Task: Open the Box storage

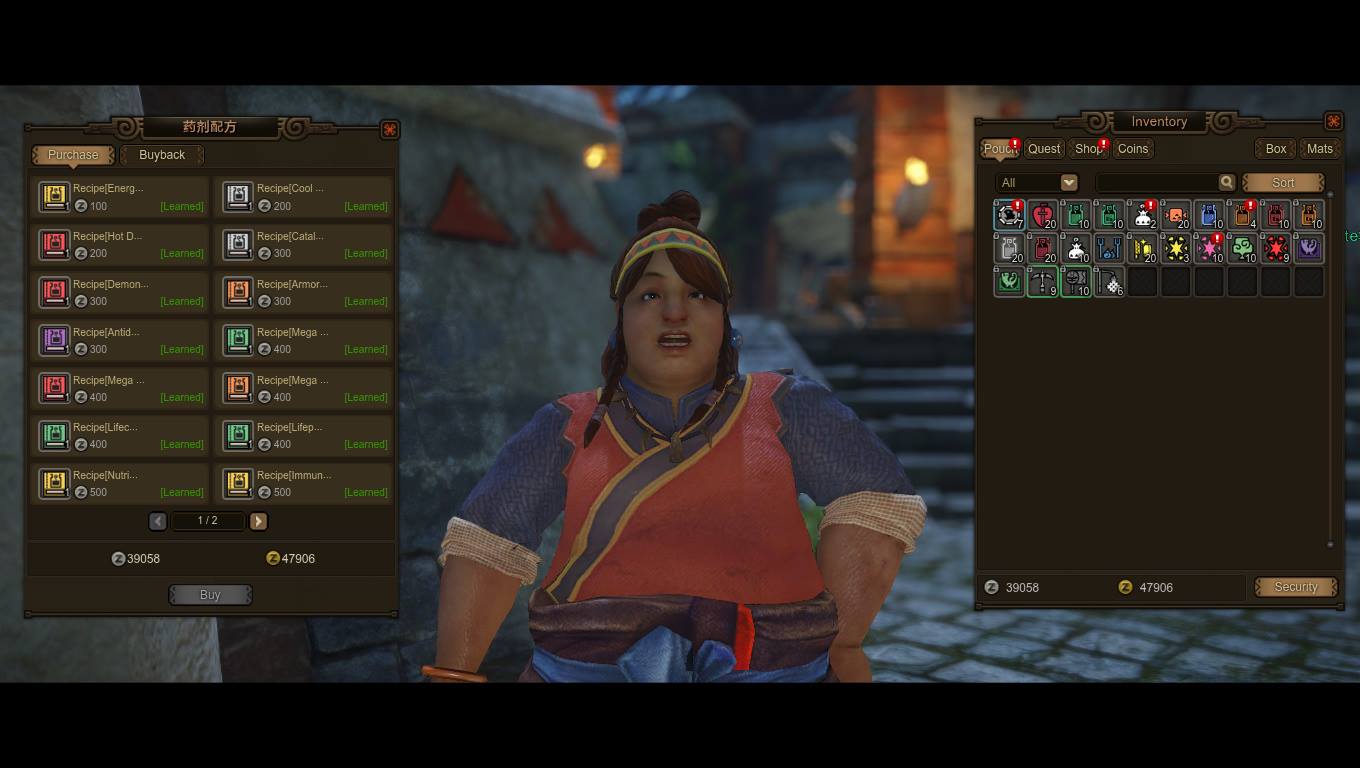Action: pyautogui.click(x=1276, y=149)
